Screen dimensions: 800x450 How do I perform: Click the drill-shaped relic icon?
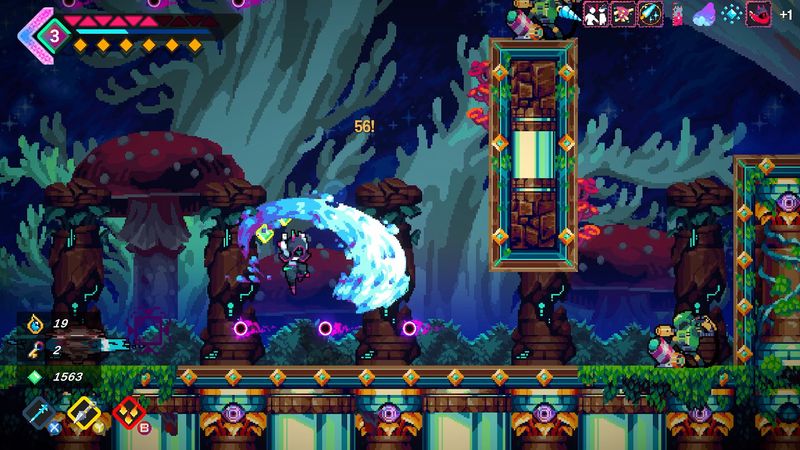click(570, 14)
